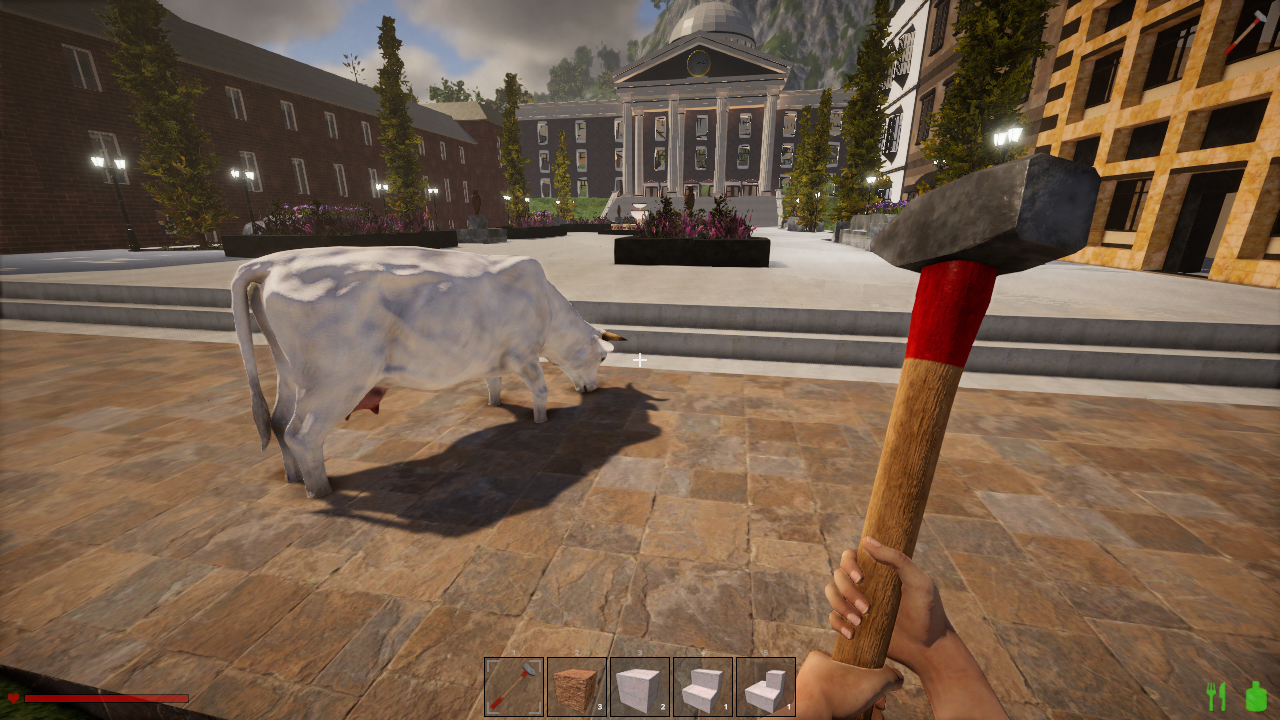The width and height of the screenshot is (1280, 720).
Task: Click the fork and knife hunger icon
Action: pyautogui.click(x=1217, y=696)
